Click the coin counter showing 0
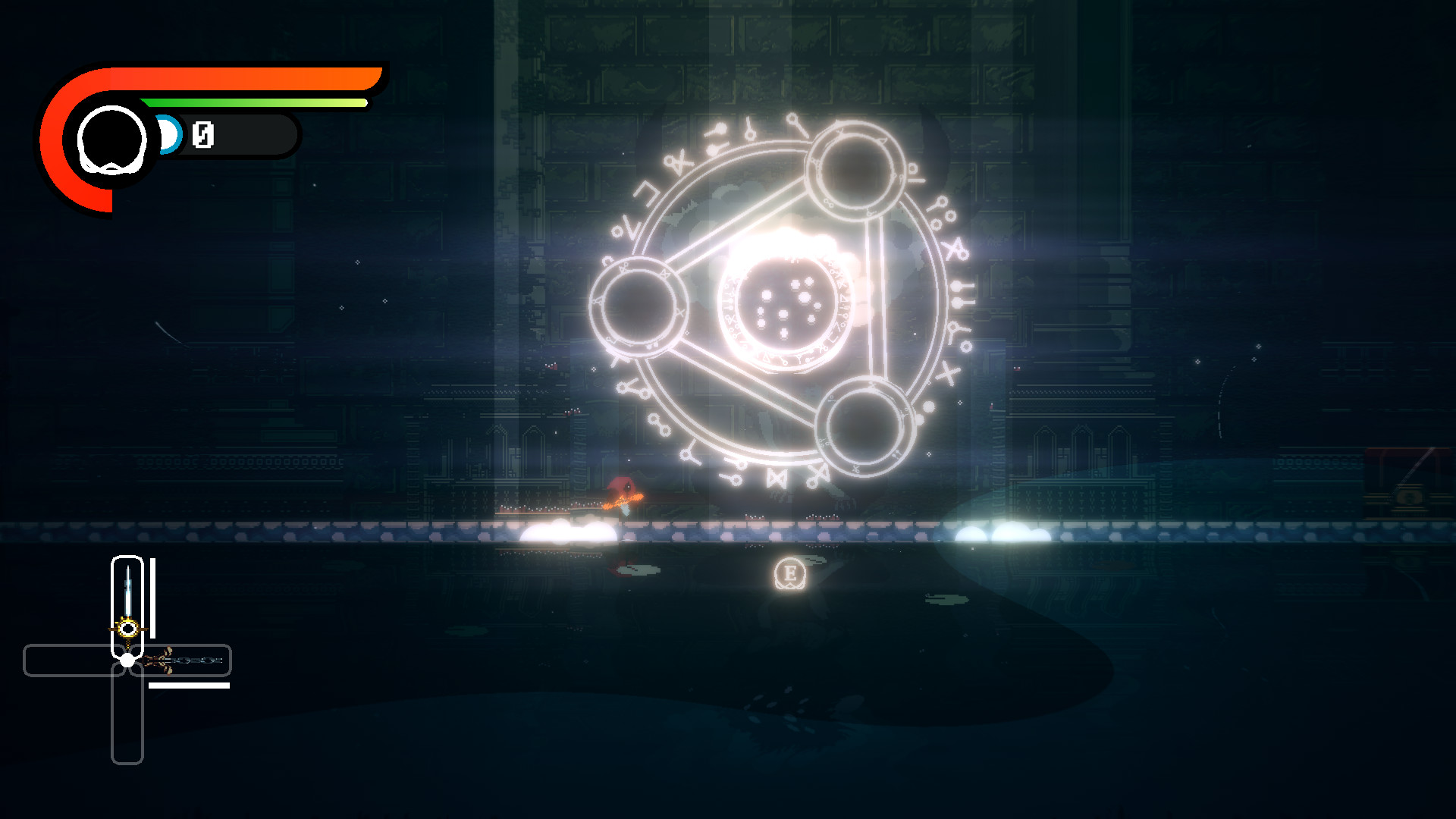 click(202, 136)
